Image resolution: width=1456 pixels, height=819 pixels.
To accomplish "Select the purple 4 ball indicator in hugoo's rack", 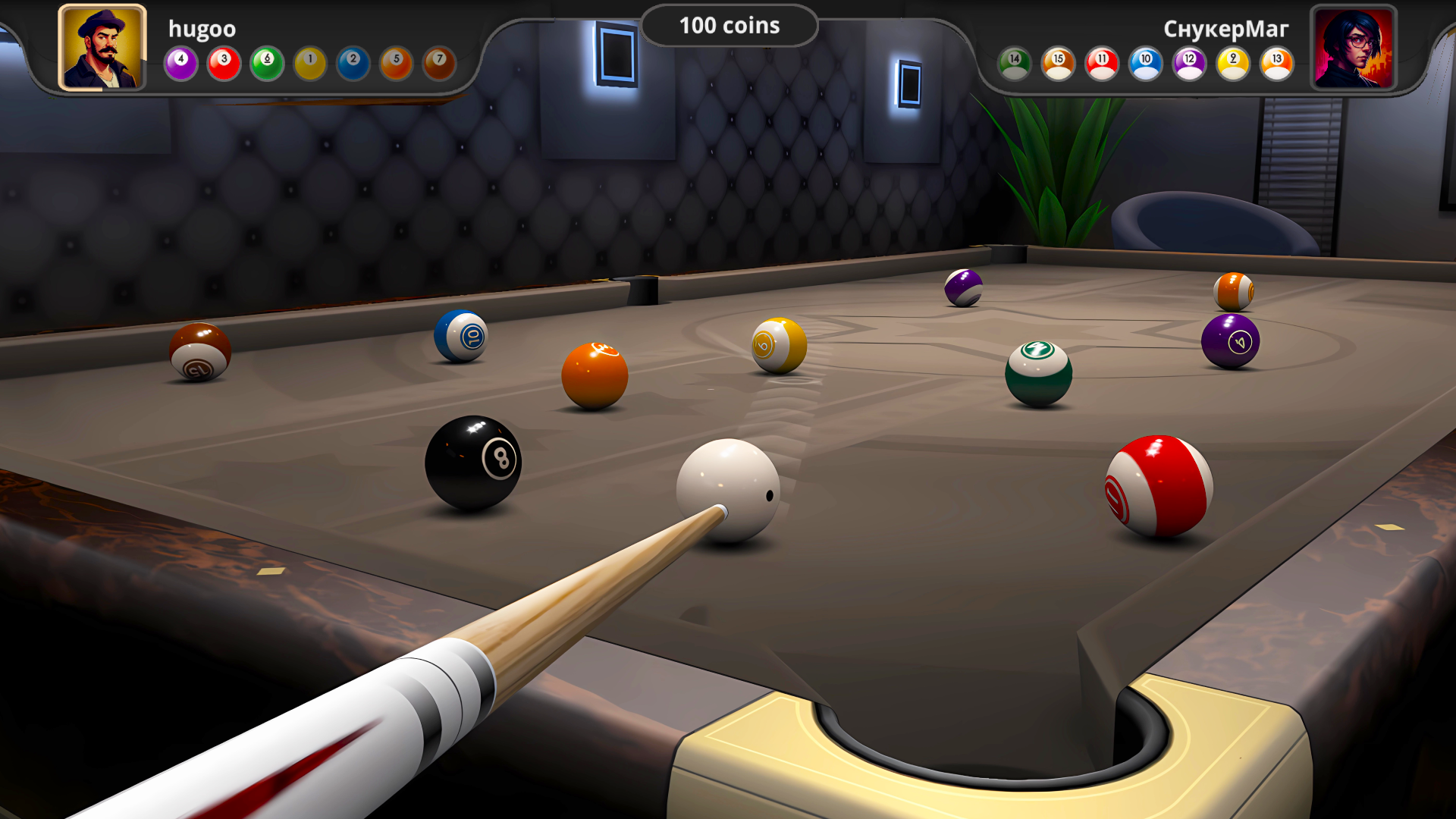I will point(180,64).
